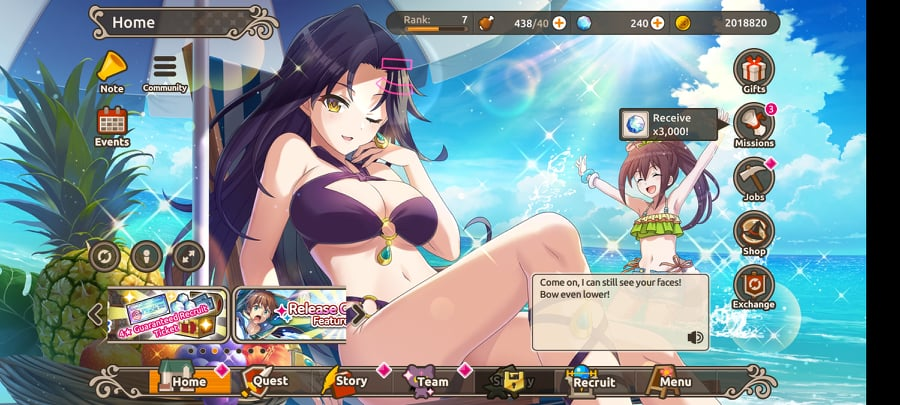Image resolution: width=900 pixels, height=405 pixels.
Task: Go to the Quest tab
Action: pyautogui.click(x=262, y=381)
